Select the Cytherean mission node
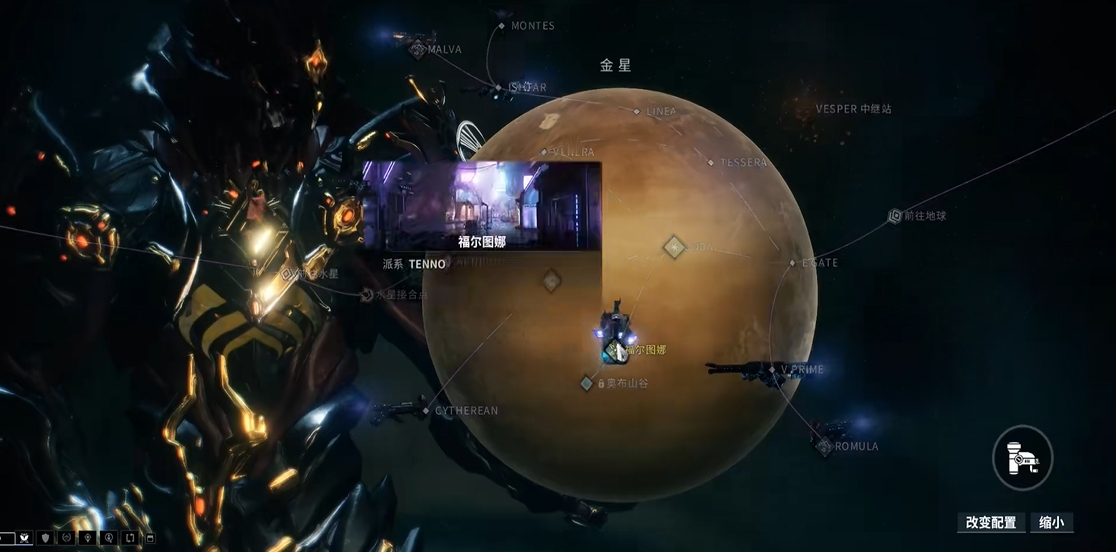The height and width of the screenshot is (552, 1116). [426, 410]
